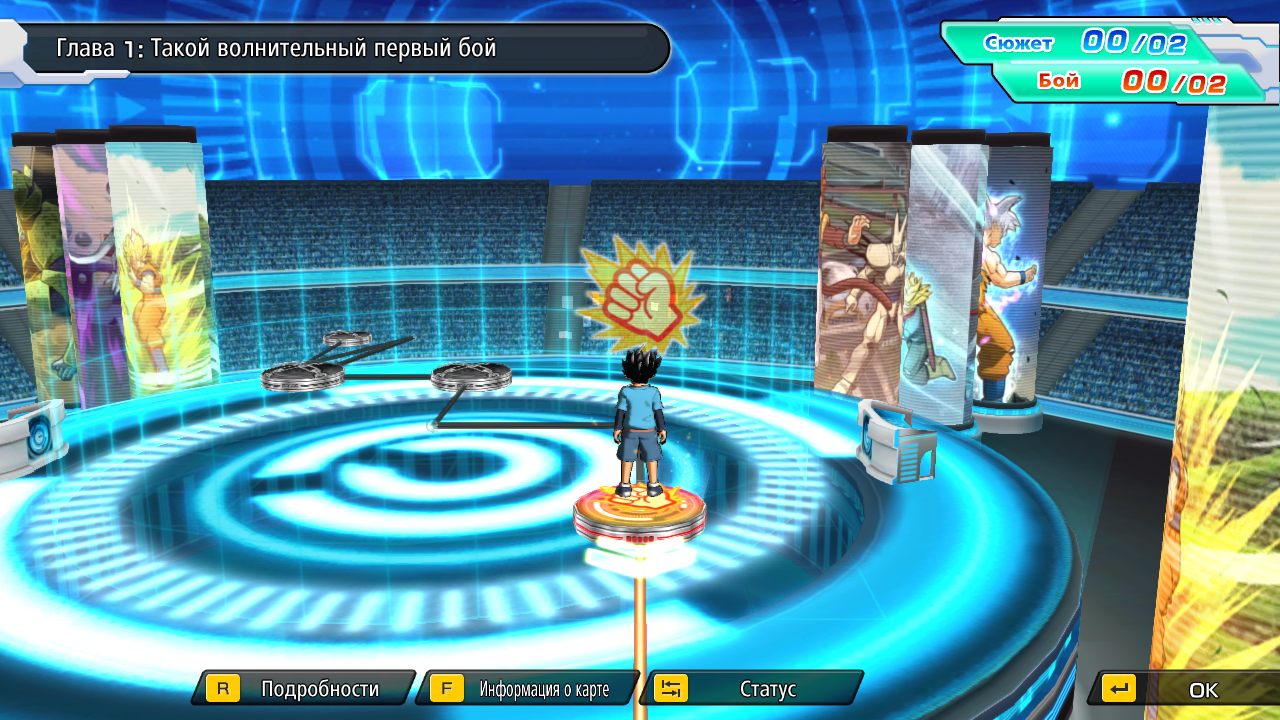
Task: Select the leftmost empty map node platform
Action: point(300,378)
